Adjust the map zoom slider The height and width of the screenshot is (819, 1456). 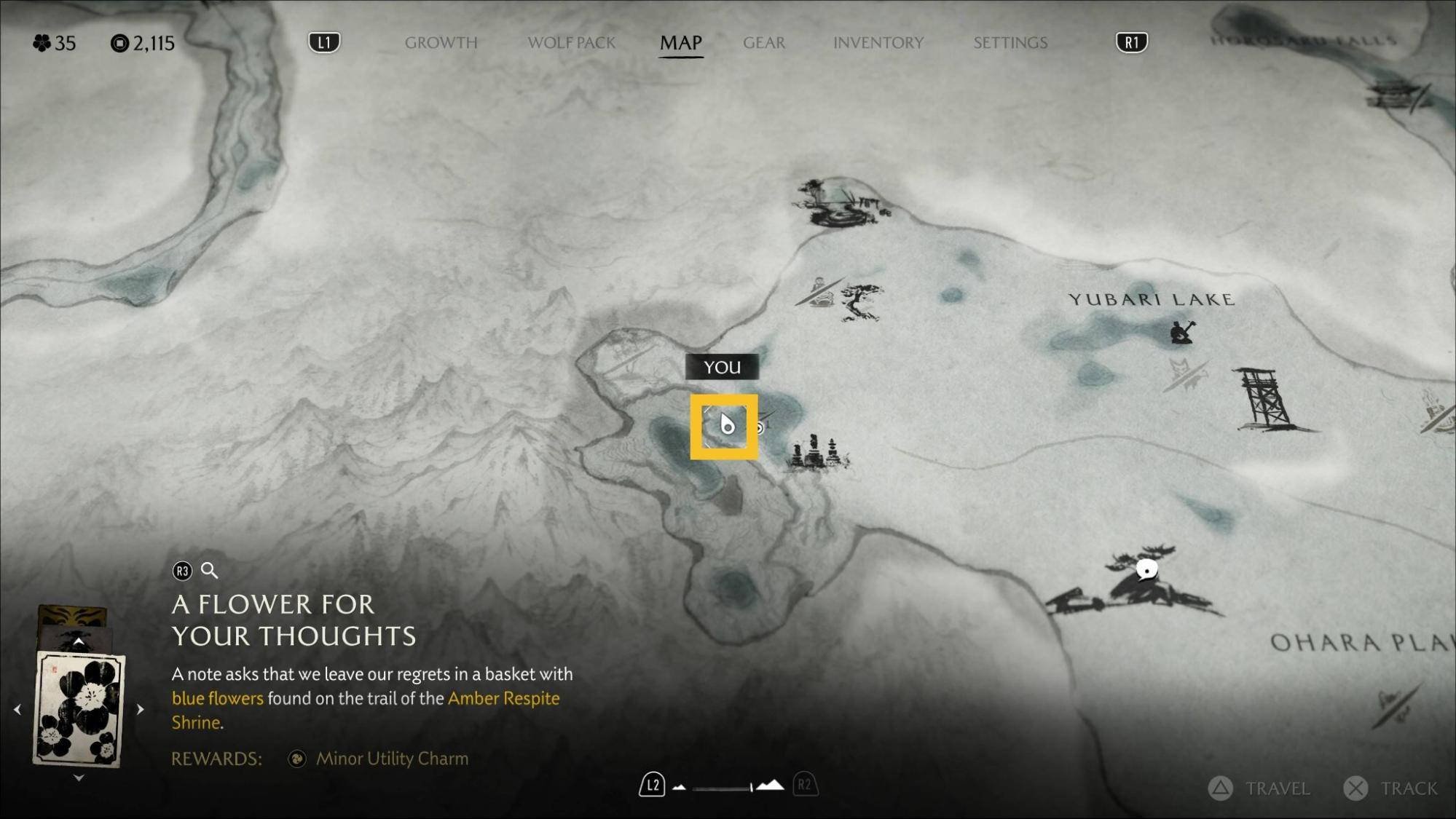pyautogui.click(x=724, y=786)
